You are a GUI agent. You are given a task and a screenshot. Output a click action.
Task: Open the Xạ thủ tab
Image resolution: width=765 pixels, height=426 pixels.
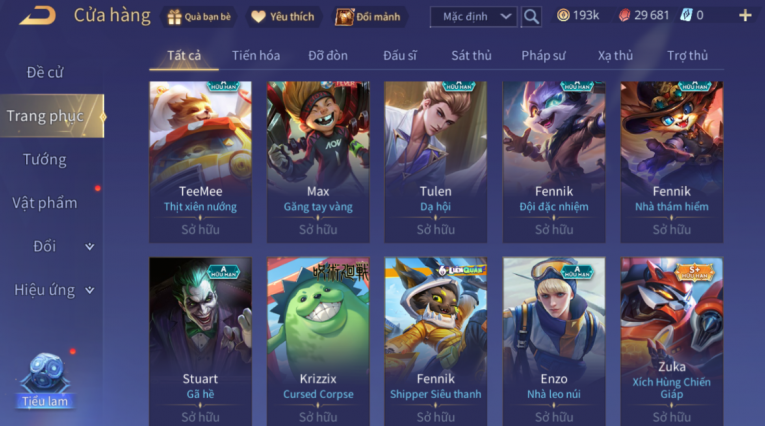coord(616,56)
